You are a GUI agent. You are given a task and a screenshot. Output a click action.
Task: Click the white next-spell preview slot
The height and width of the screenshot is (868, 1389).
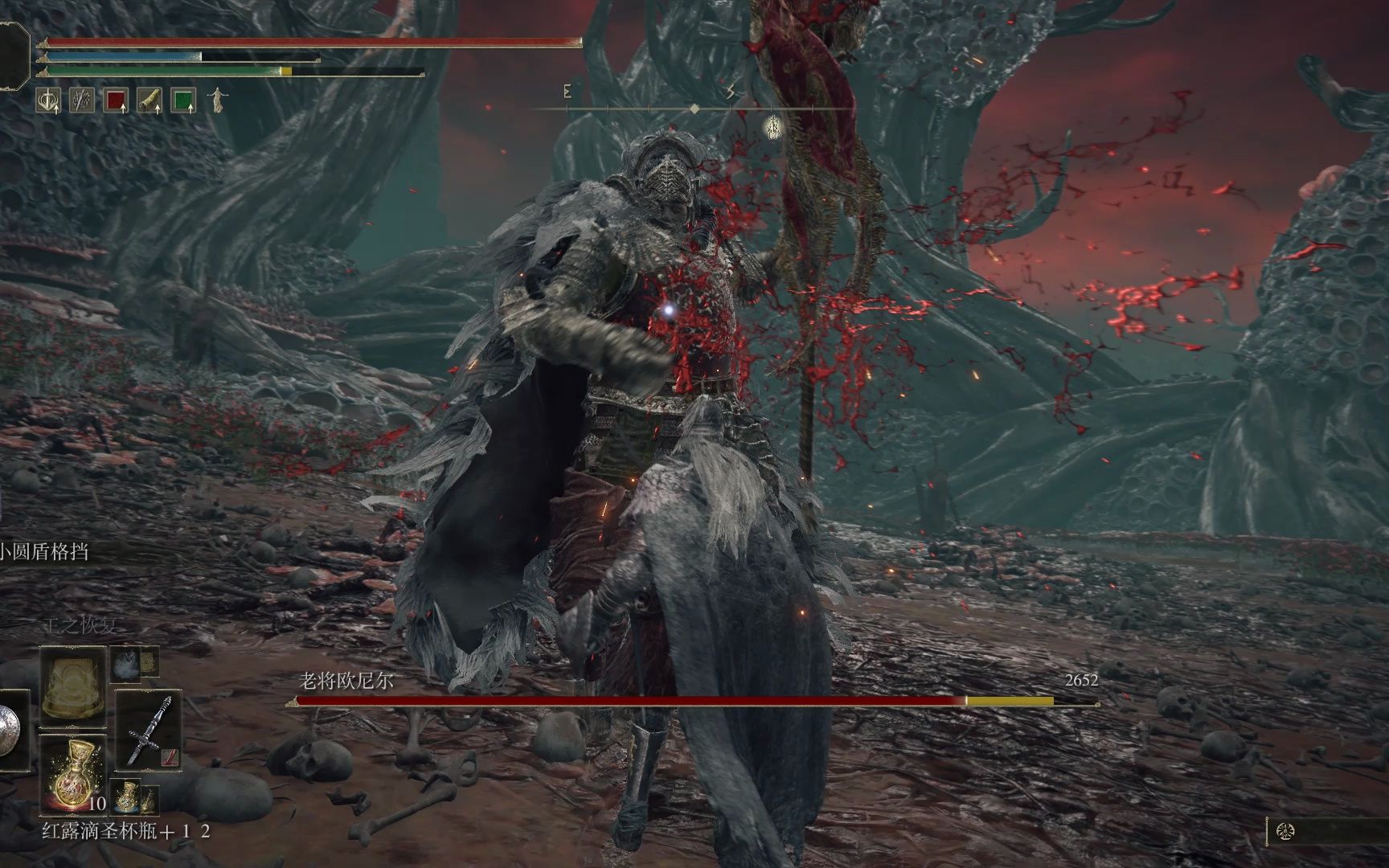[x=125, y=664]
